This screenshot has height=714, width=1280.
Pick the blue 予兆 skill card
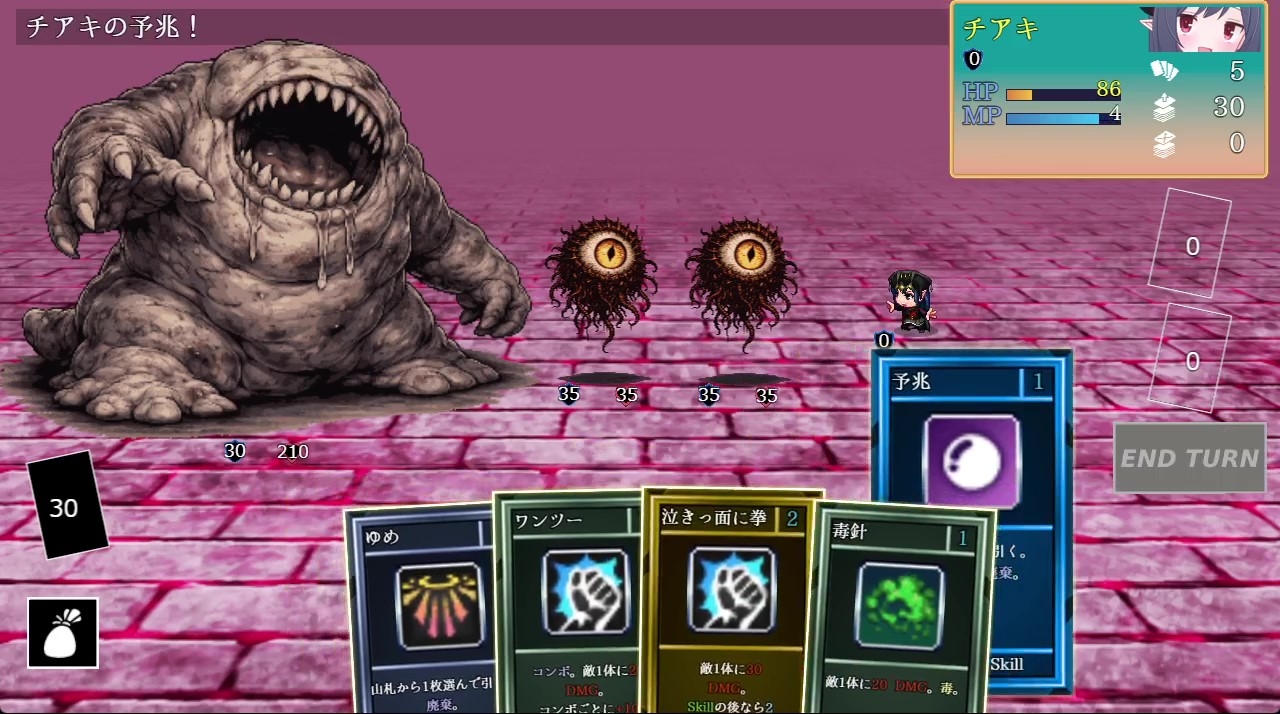(971, 450)
